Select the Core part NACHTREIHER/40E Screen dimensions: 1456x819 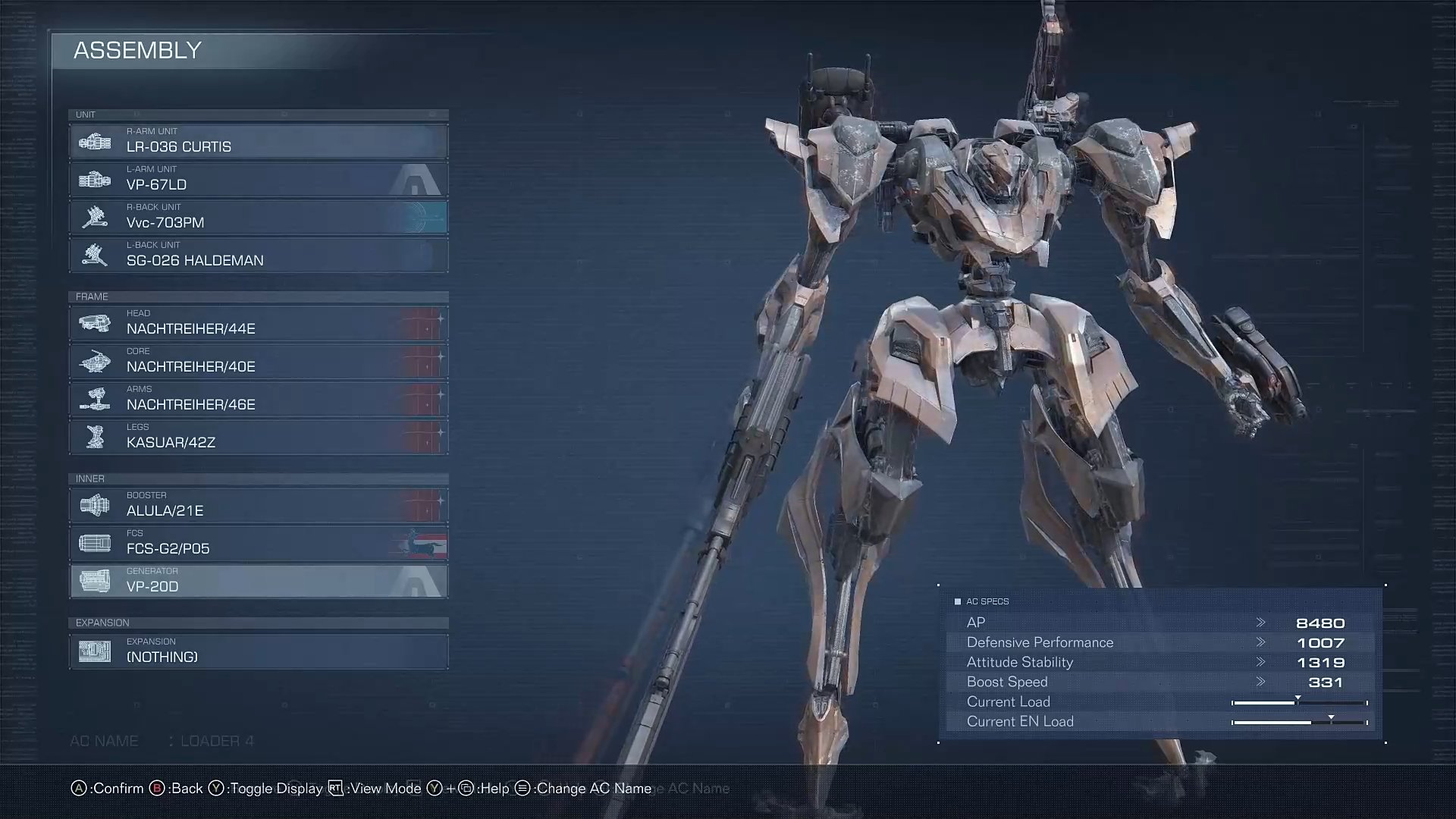click(258, 361)
